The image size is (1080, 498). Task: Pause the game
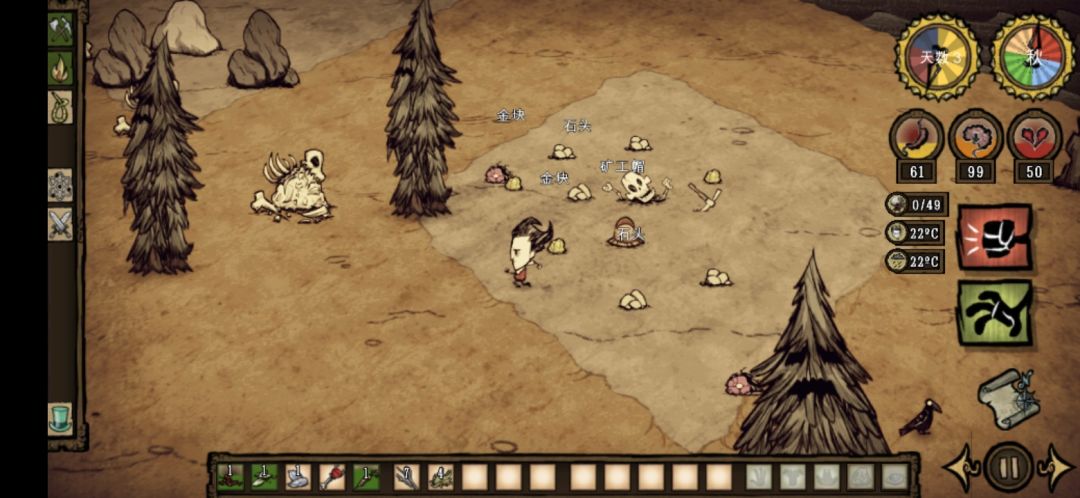point(1008,467)
